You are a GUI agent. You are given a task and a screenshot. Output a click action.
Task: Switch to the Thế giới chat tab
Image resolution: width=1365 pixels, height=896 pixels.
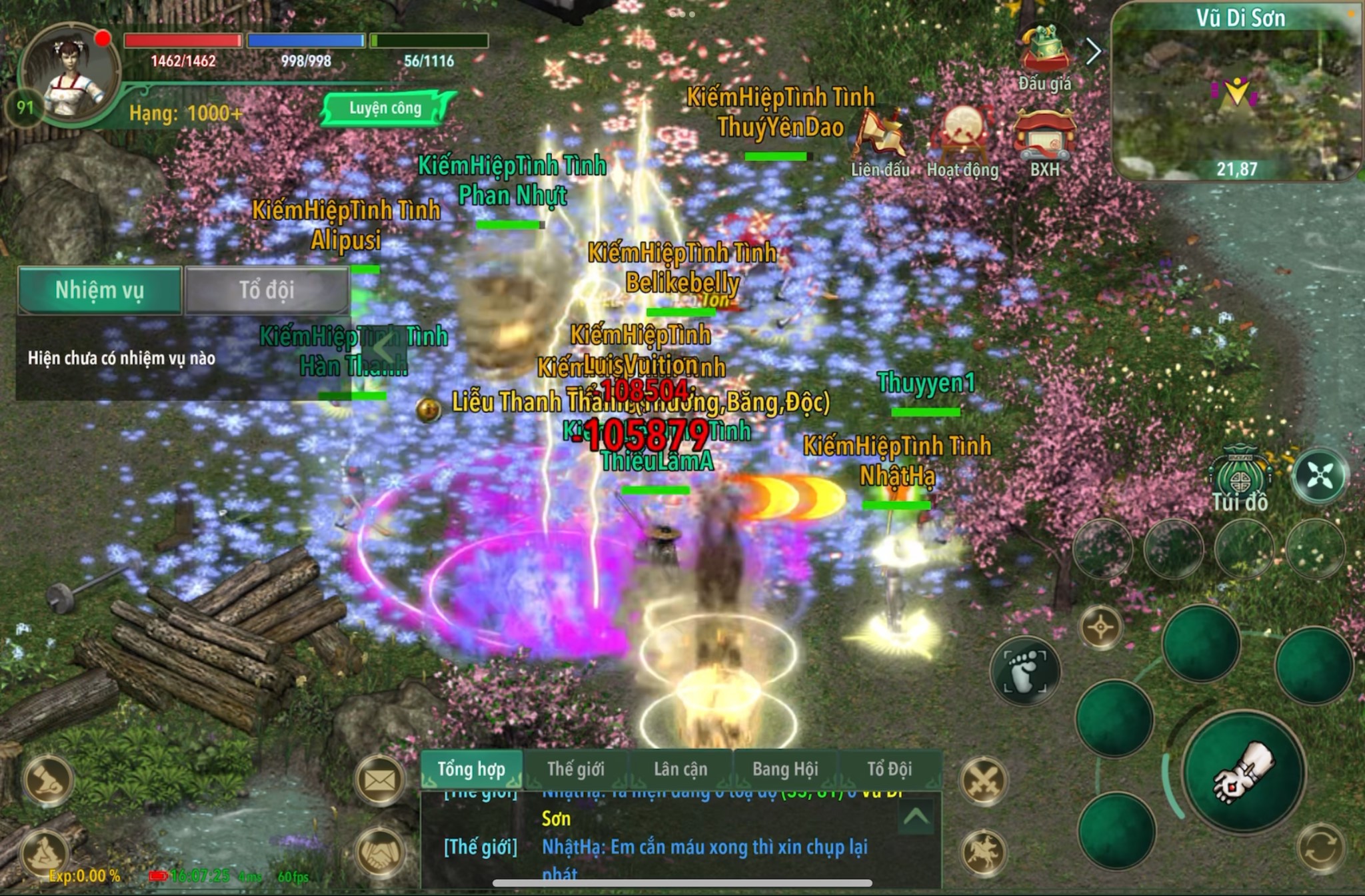click(x=576, y=769)
